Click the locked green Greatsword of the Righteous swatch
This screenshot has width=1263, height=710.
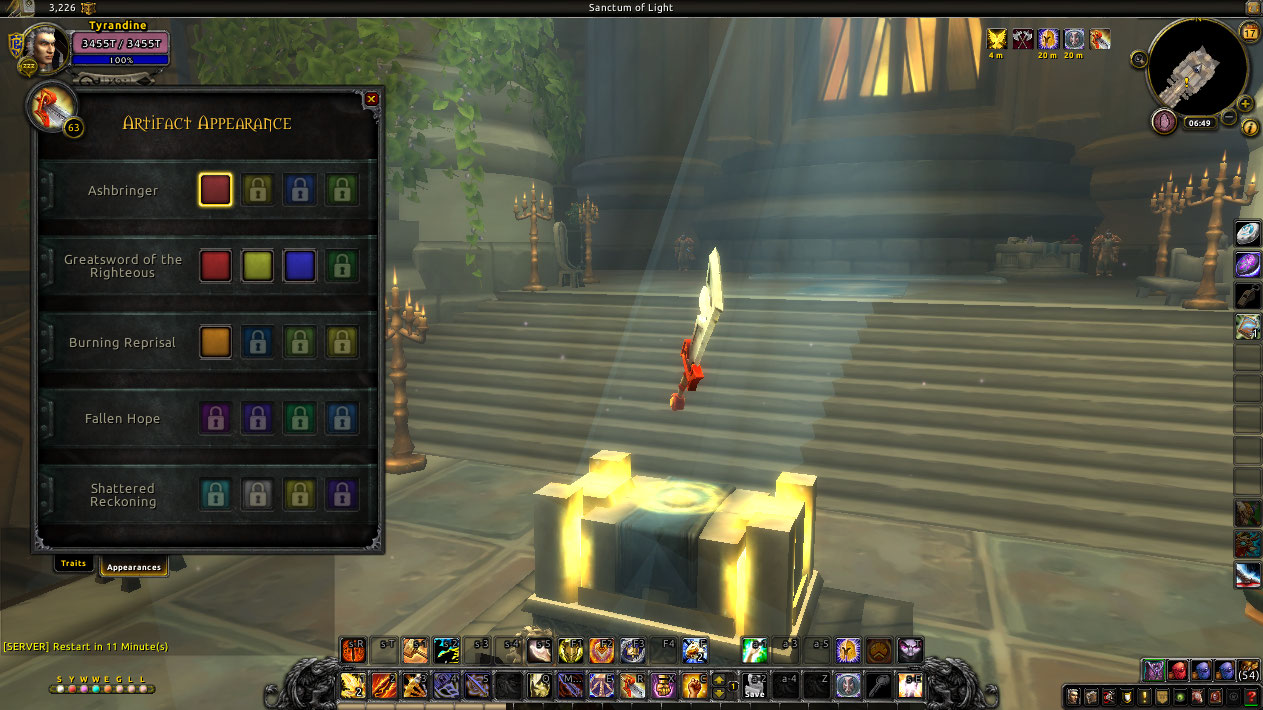coord(342,266)
